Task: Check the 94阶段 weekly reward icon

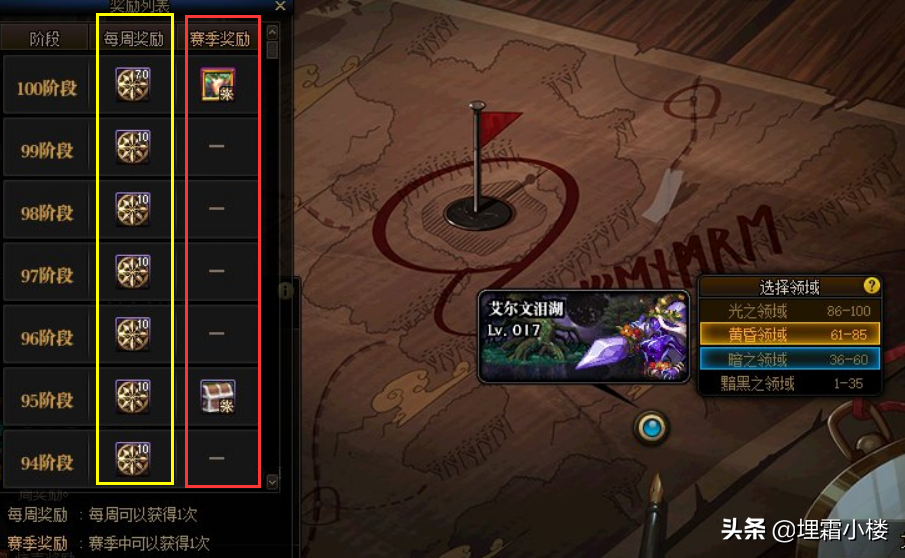Action: pyautogui.click(x=133, y=458)
